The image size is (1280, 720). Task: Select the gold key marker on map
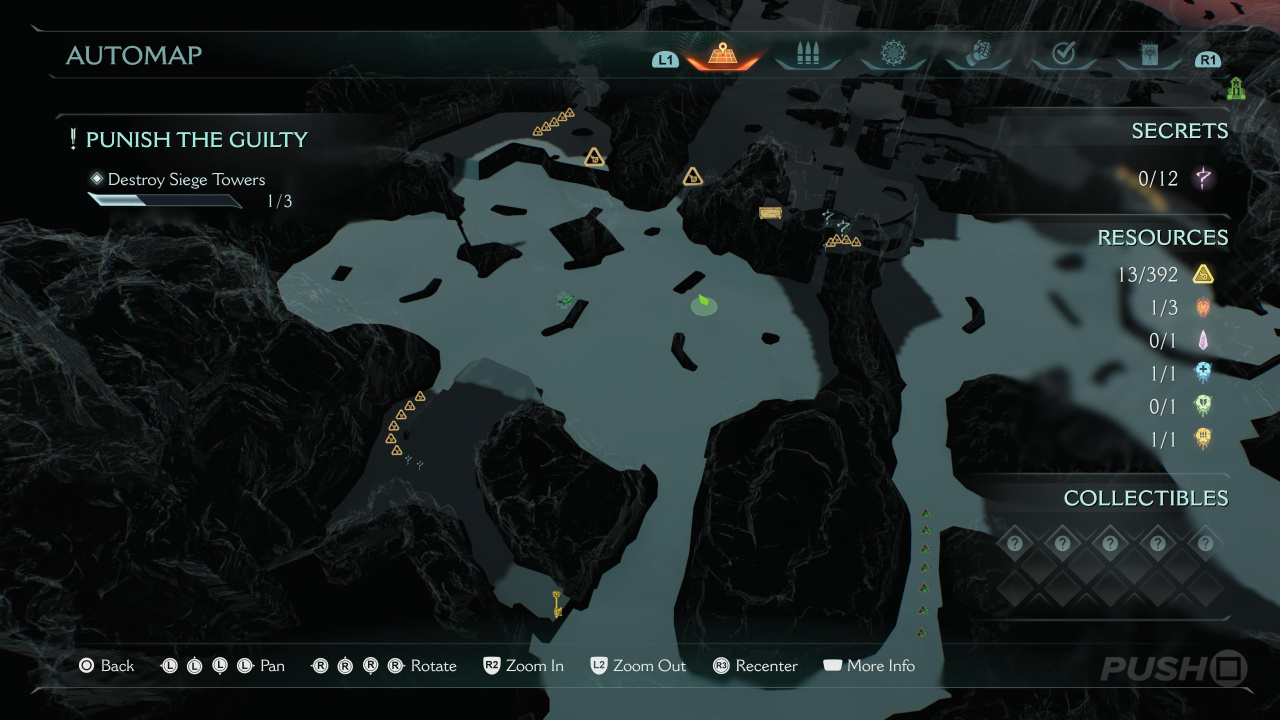[556, 603]
